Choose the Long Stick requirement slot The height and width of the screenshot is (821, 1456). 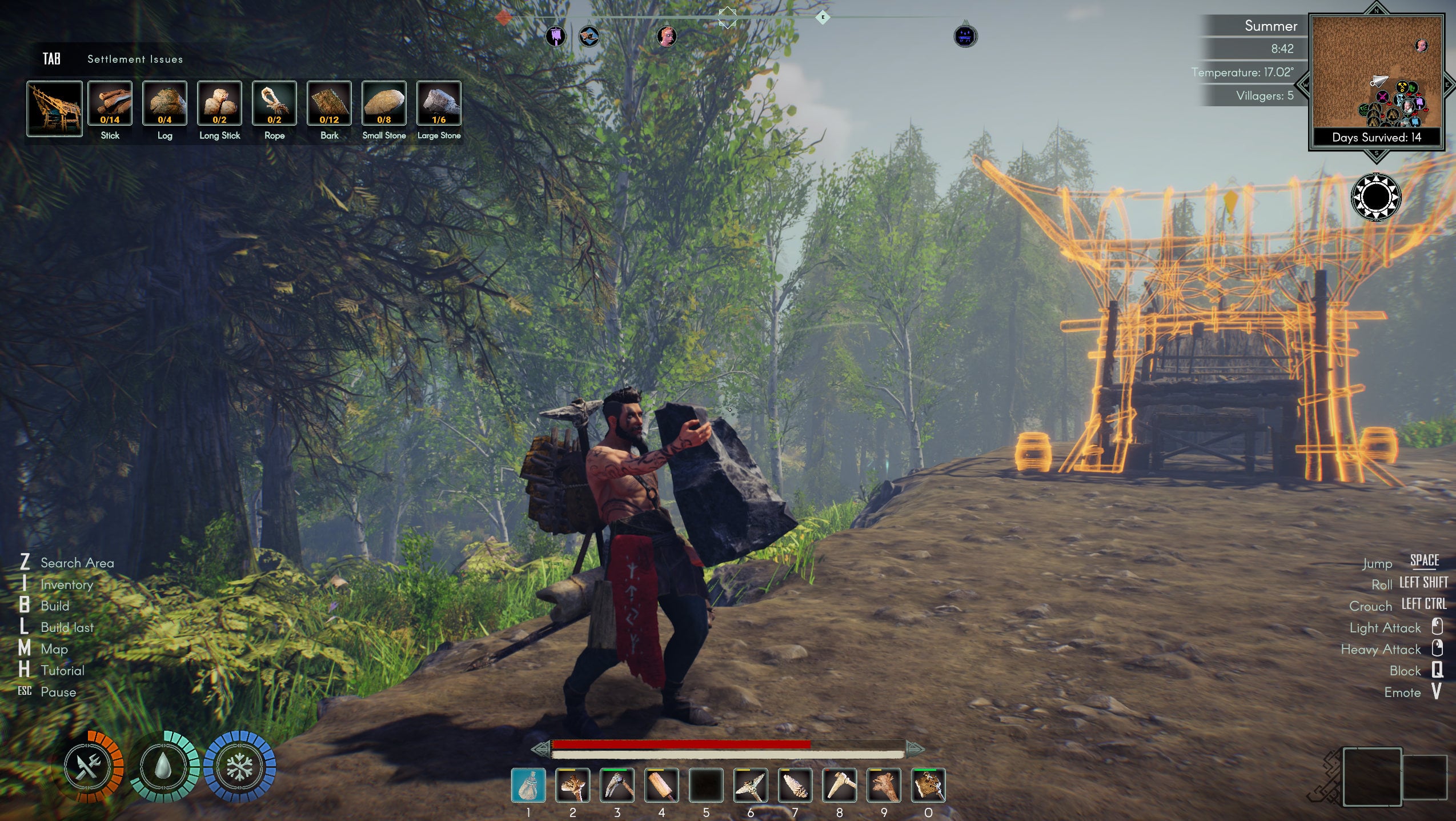click(x=219, y=103)
